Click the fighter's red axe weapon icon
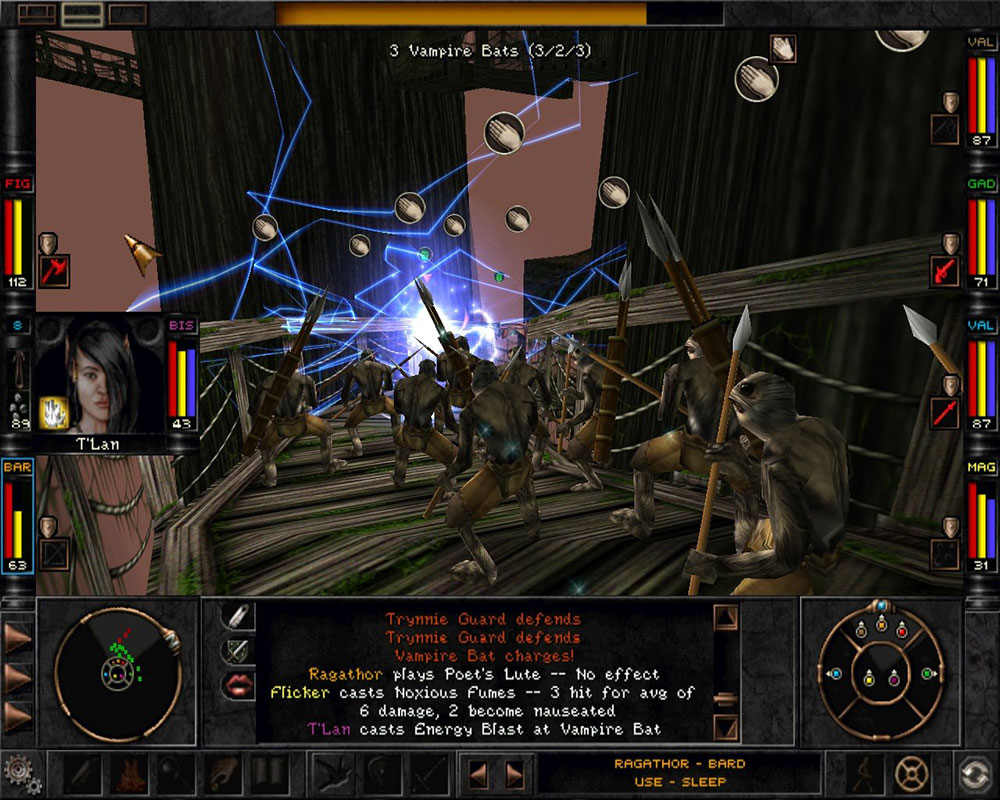Viewport: 1000px width, 800px height. [x=53, y=269]
